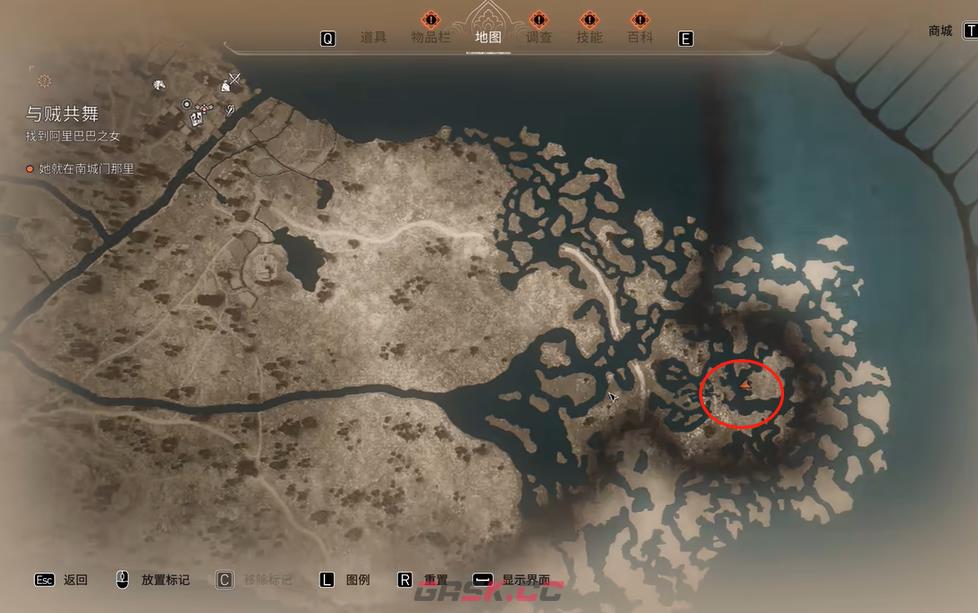
Task: Open the 物品栏 inventory tab
Action: point(431,38)
